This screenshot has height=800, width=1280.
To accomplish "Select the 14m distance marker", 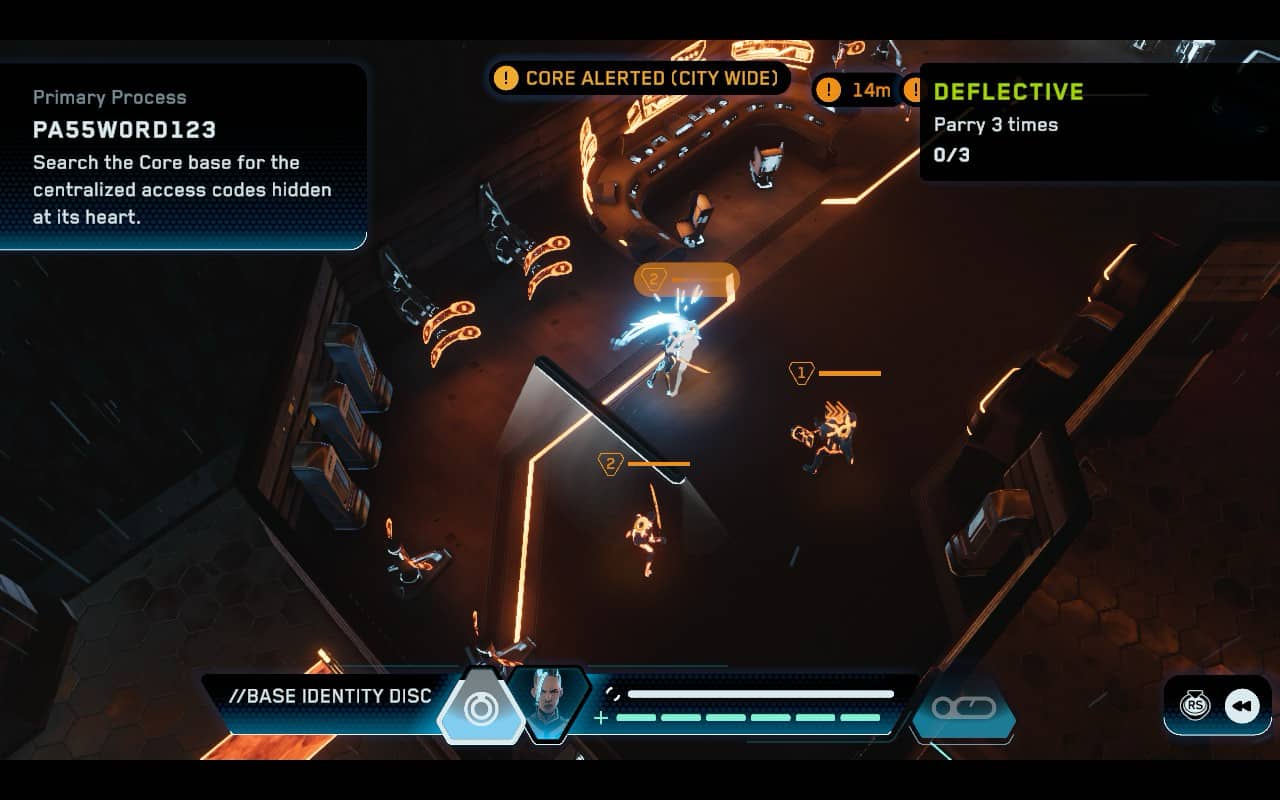I will (856, 90).
